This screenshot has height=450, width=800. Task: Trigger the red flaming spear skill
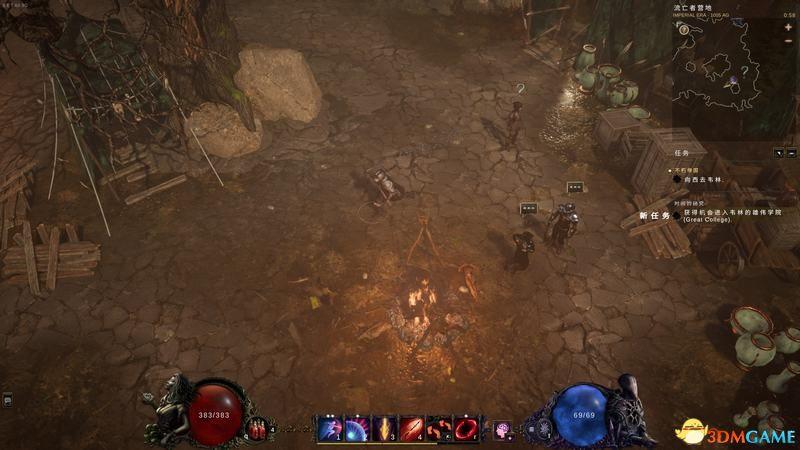tap(411, 430)
